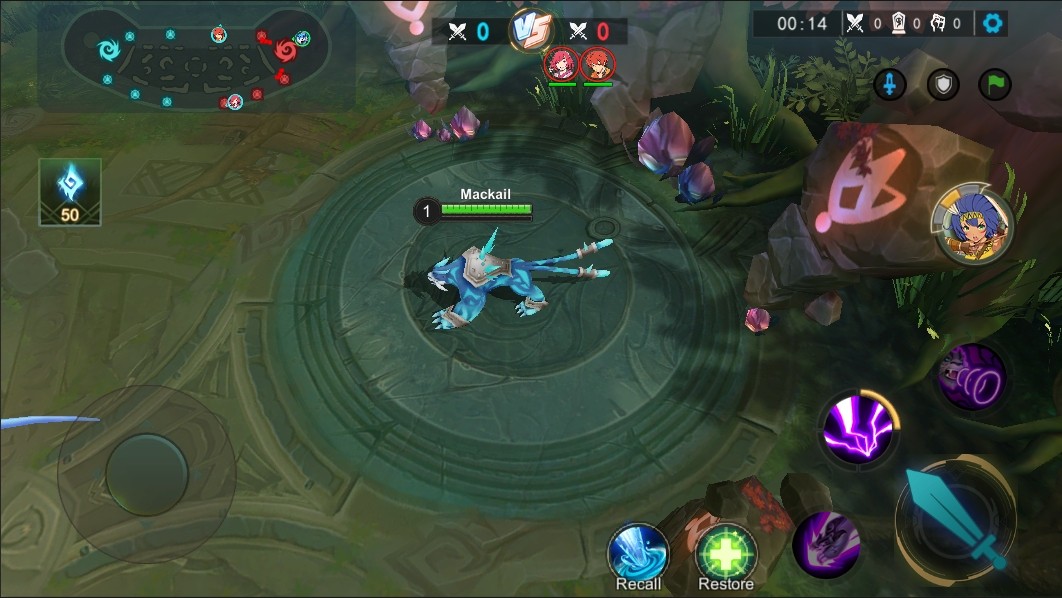
Task: Send the blue sword attack signal
Action: click(889, 85)
